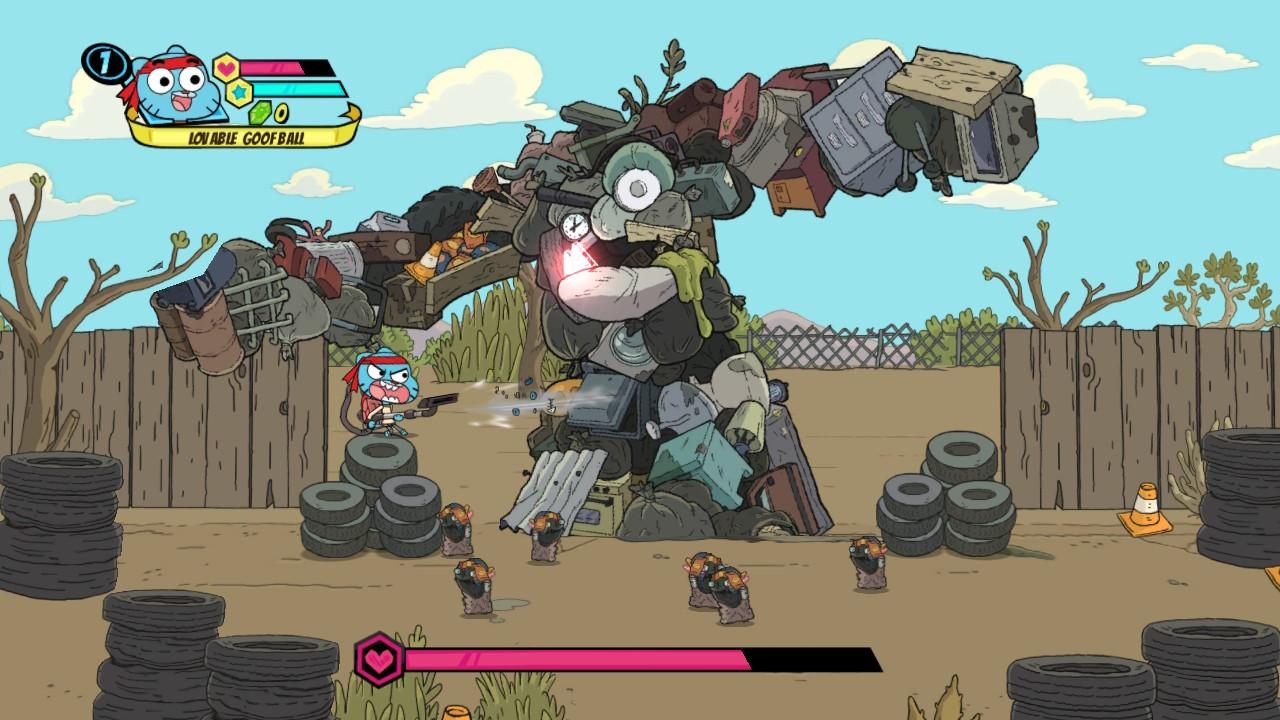Viewport: 1280px width, 720px height.
Task: Click the pink heart hexagon health icon
Action: (225, 66)
